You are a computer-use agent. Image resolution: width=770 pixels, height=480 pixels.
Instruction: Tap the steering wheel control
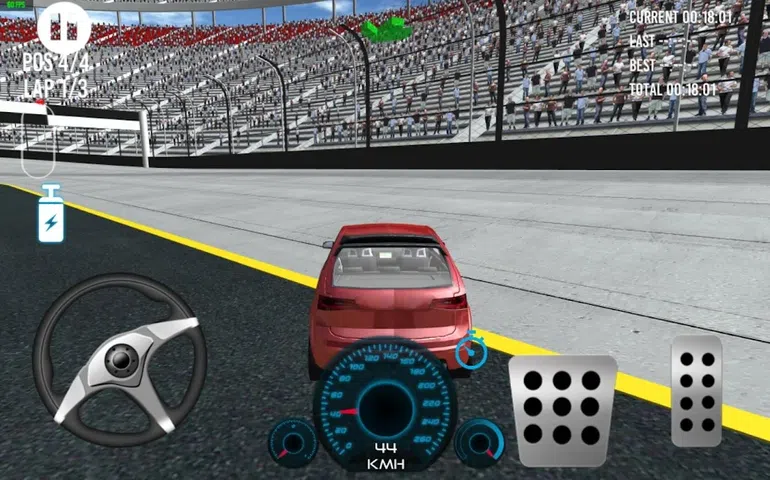click(120, 358)
